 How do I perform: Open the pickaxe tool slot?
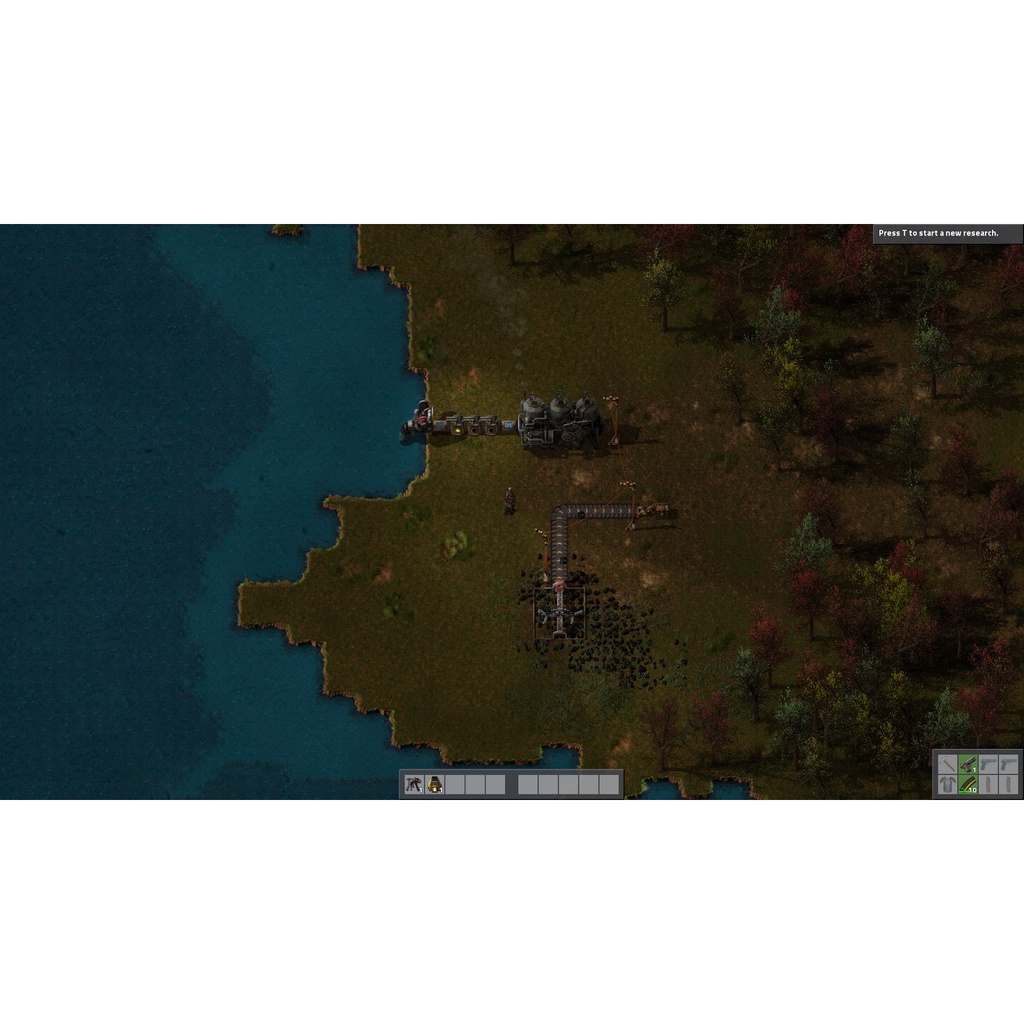[x=947, y=764]
